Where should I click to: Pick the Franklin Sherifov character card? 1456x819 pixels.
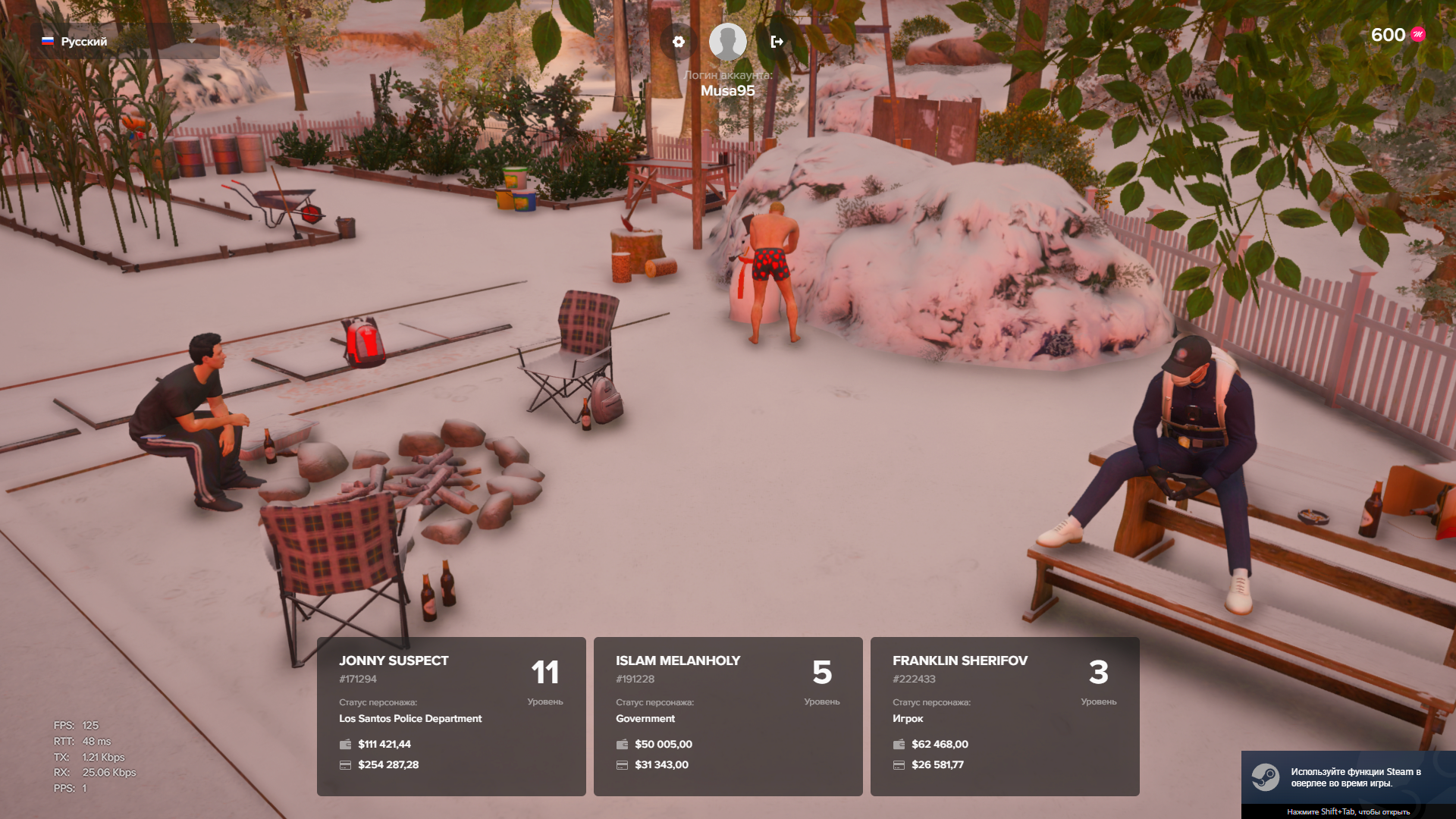coord(1005,716)
